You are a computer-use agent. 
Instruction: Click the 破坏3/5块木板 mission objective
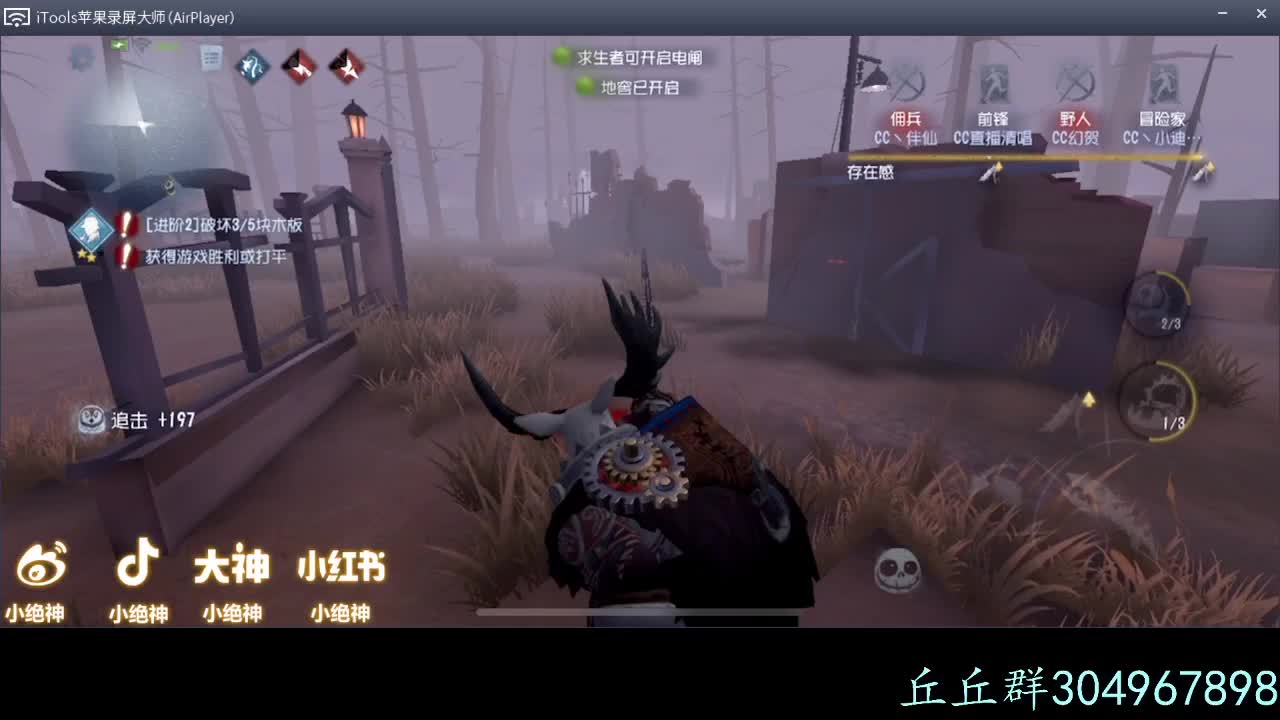coord(220,227)
